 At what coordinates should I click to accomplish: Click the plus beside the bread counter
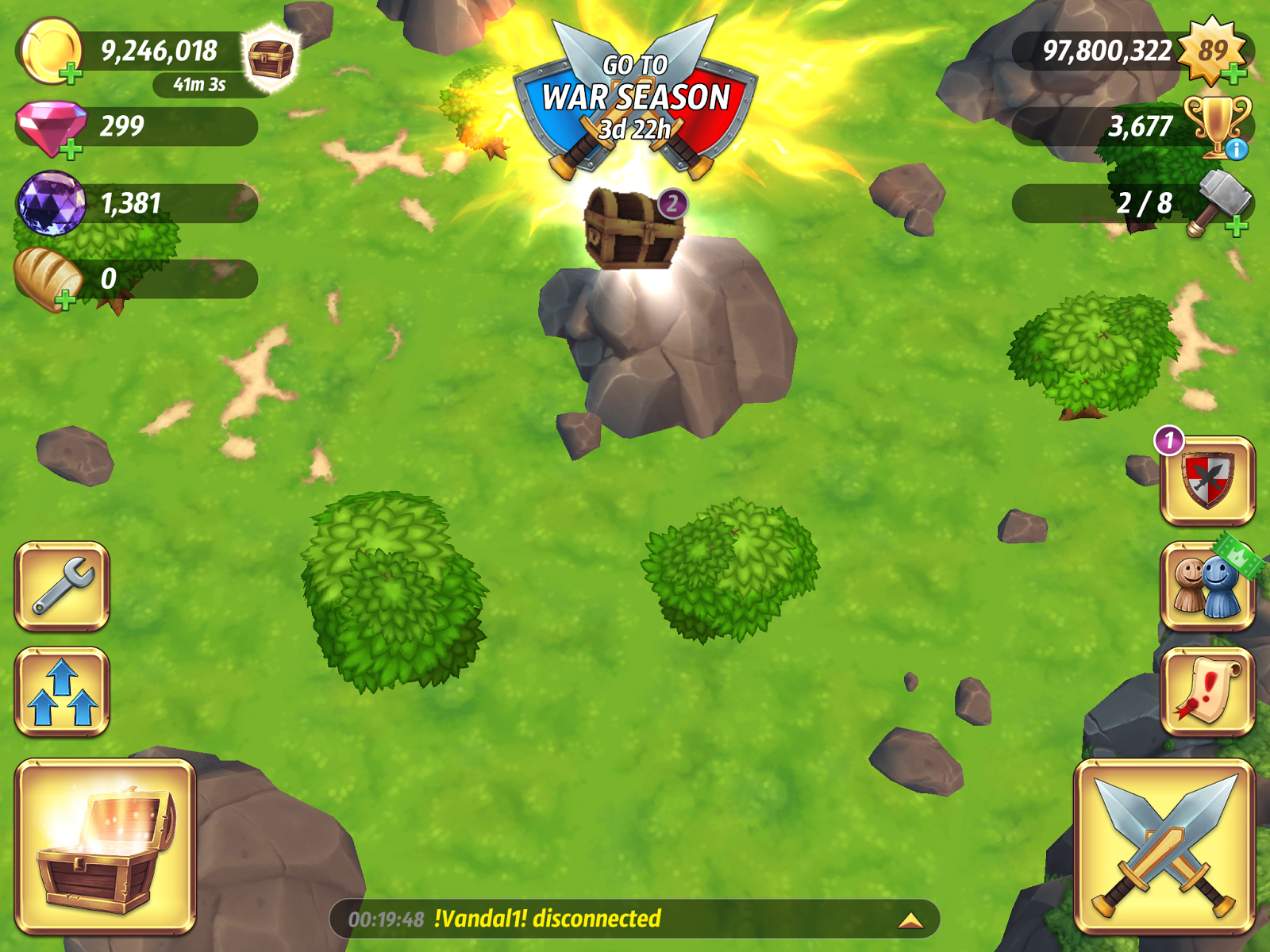tap(63, 300)
